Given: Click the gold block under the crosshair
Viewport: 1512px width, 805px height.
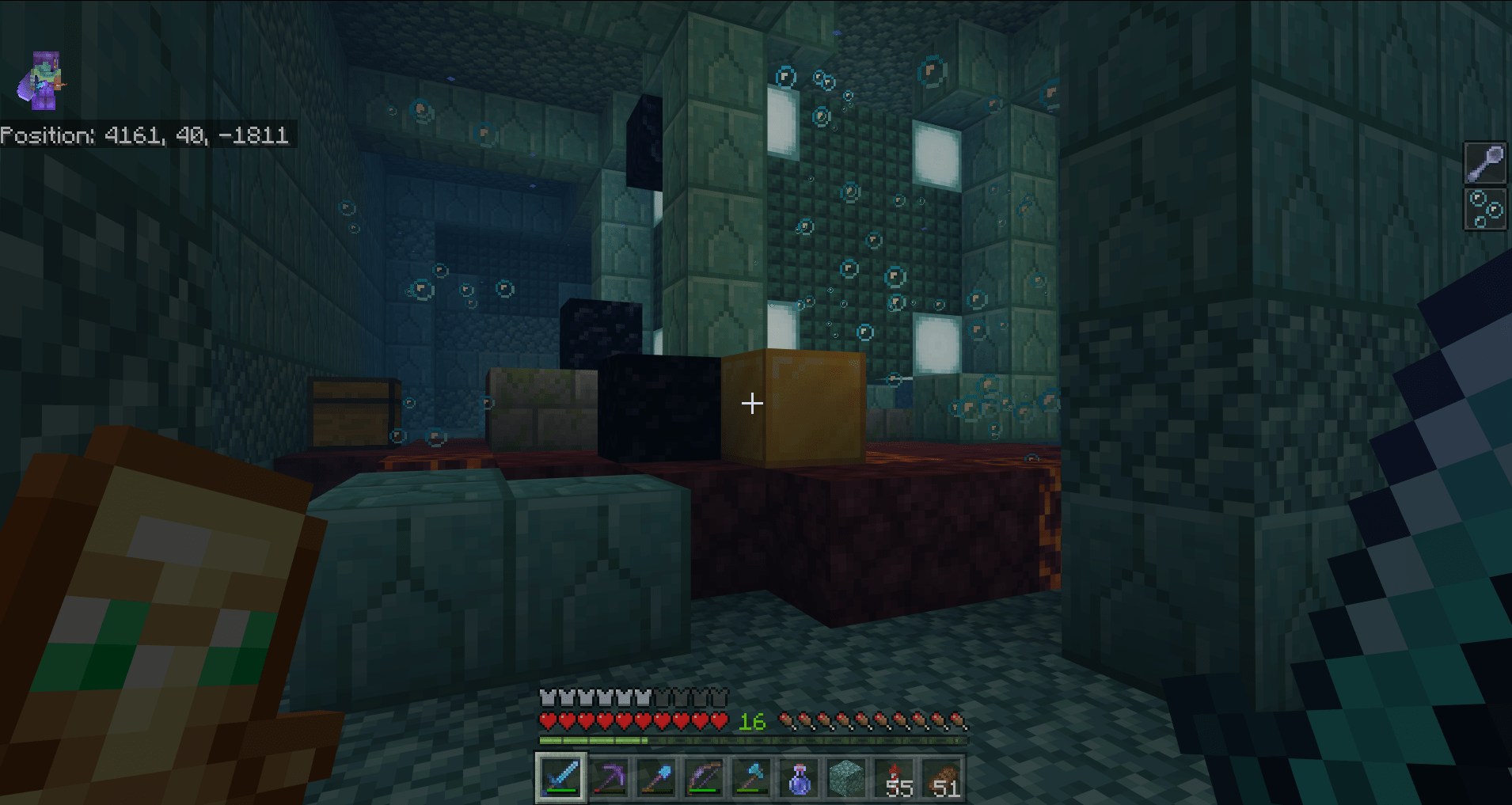Looking at the screenshot, I should [x=792, y=408].
